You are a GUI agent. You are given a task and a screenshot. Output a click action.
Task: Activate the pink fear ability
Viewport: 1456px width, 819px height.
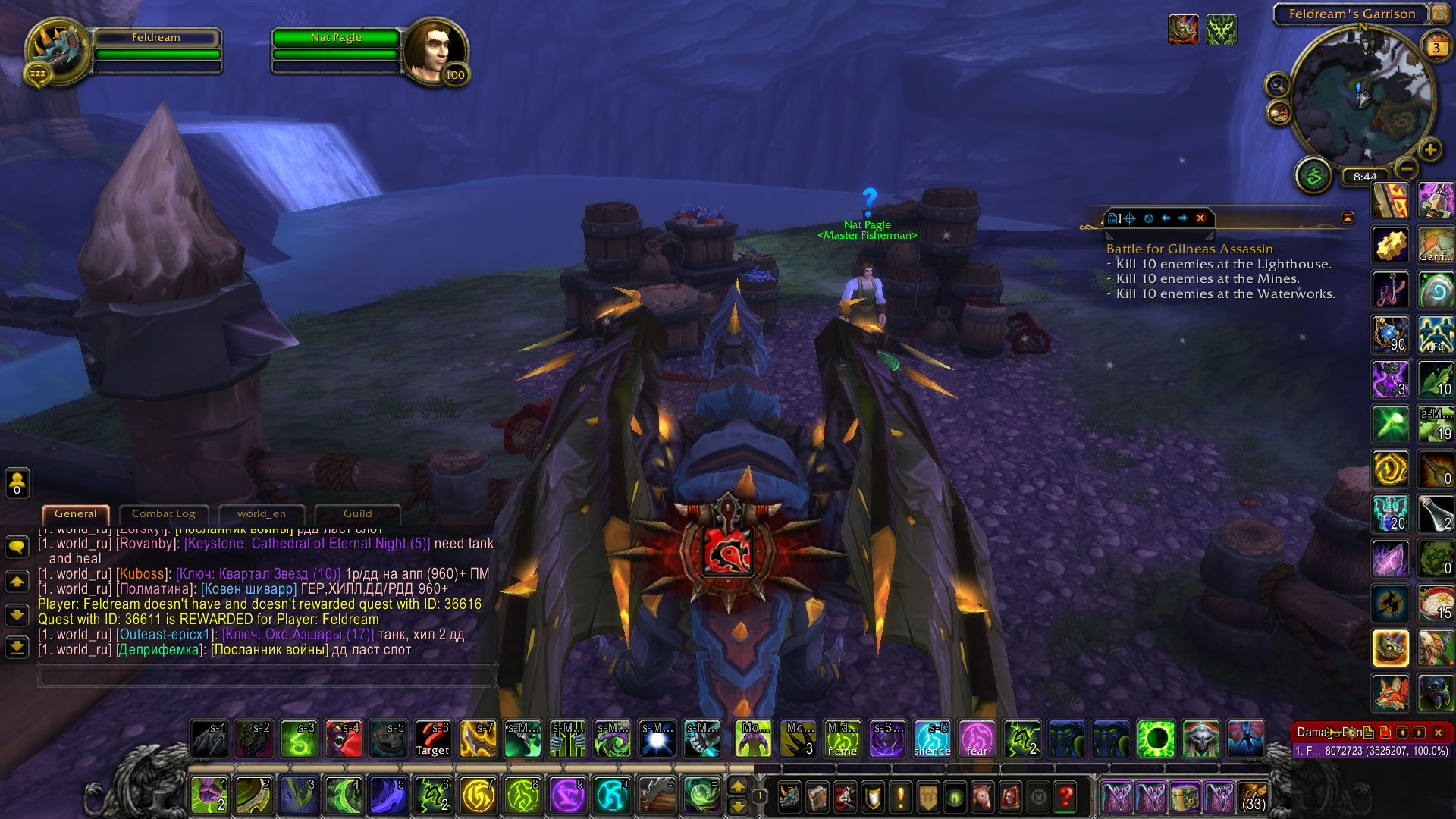coord(977,739)
